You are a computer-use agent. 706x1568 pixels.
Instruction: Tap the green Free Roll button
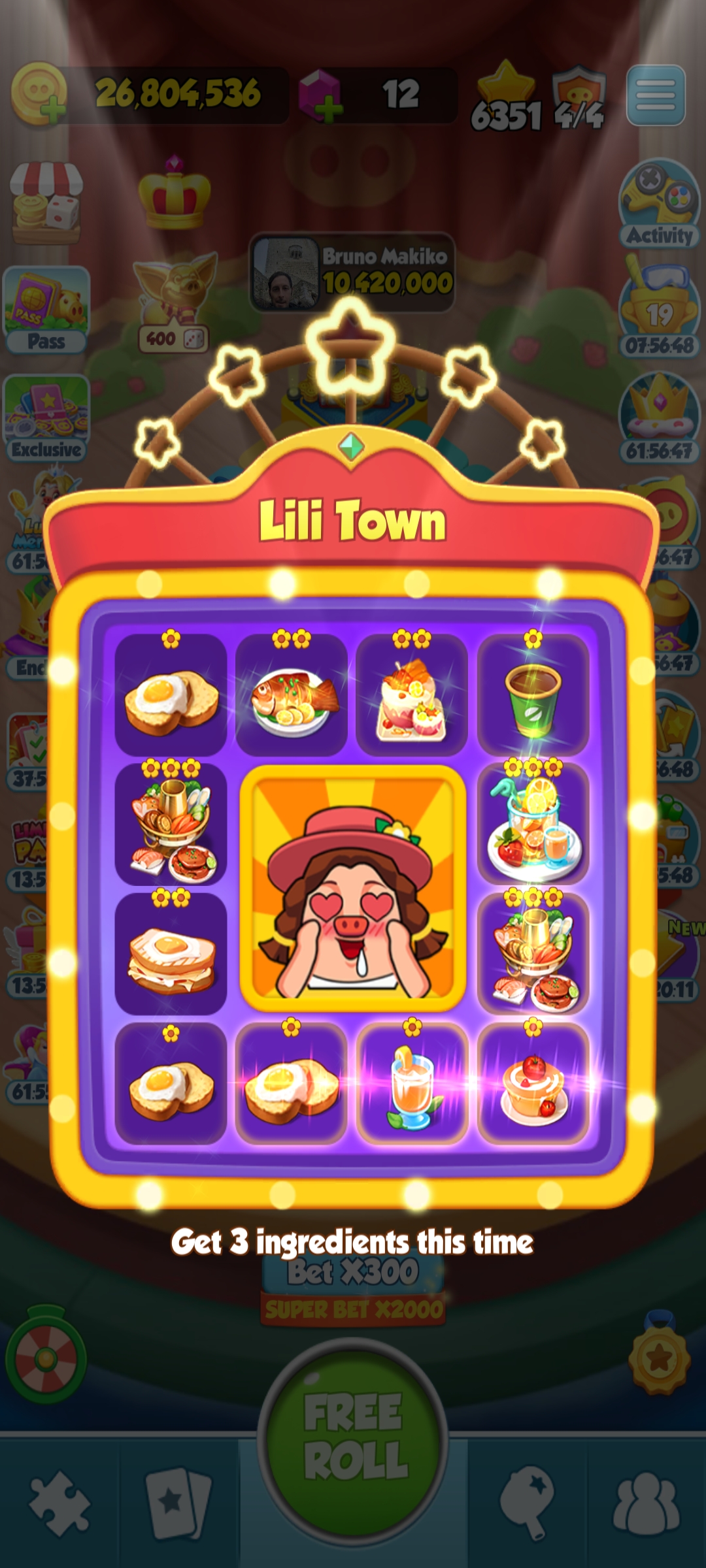tap(353, 1437)
